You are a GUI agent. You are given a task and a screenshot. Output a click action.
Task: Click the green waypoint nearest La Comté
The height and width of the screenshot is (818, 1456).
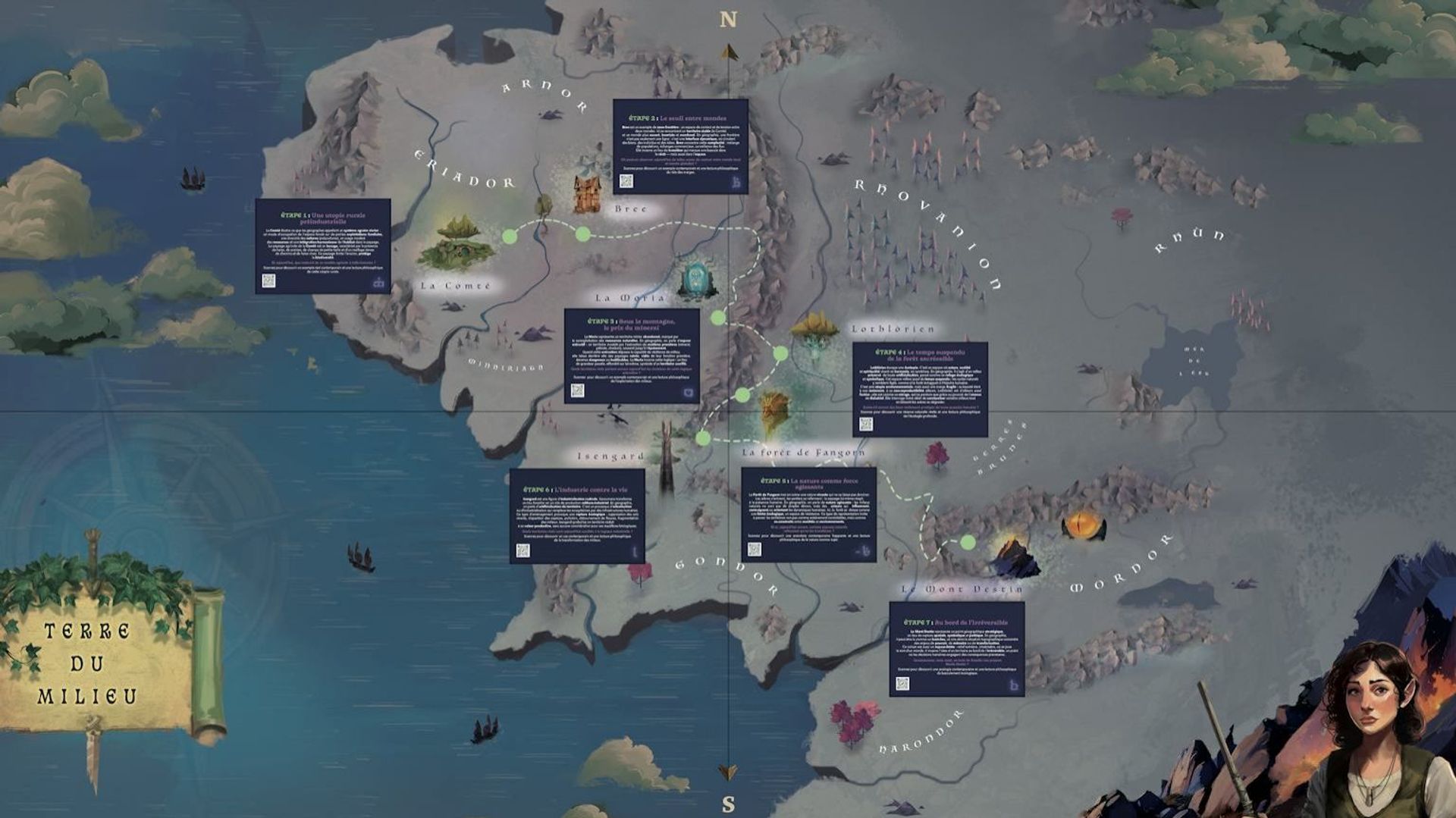coord(510,237)
